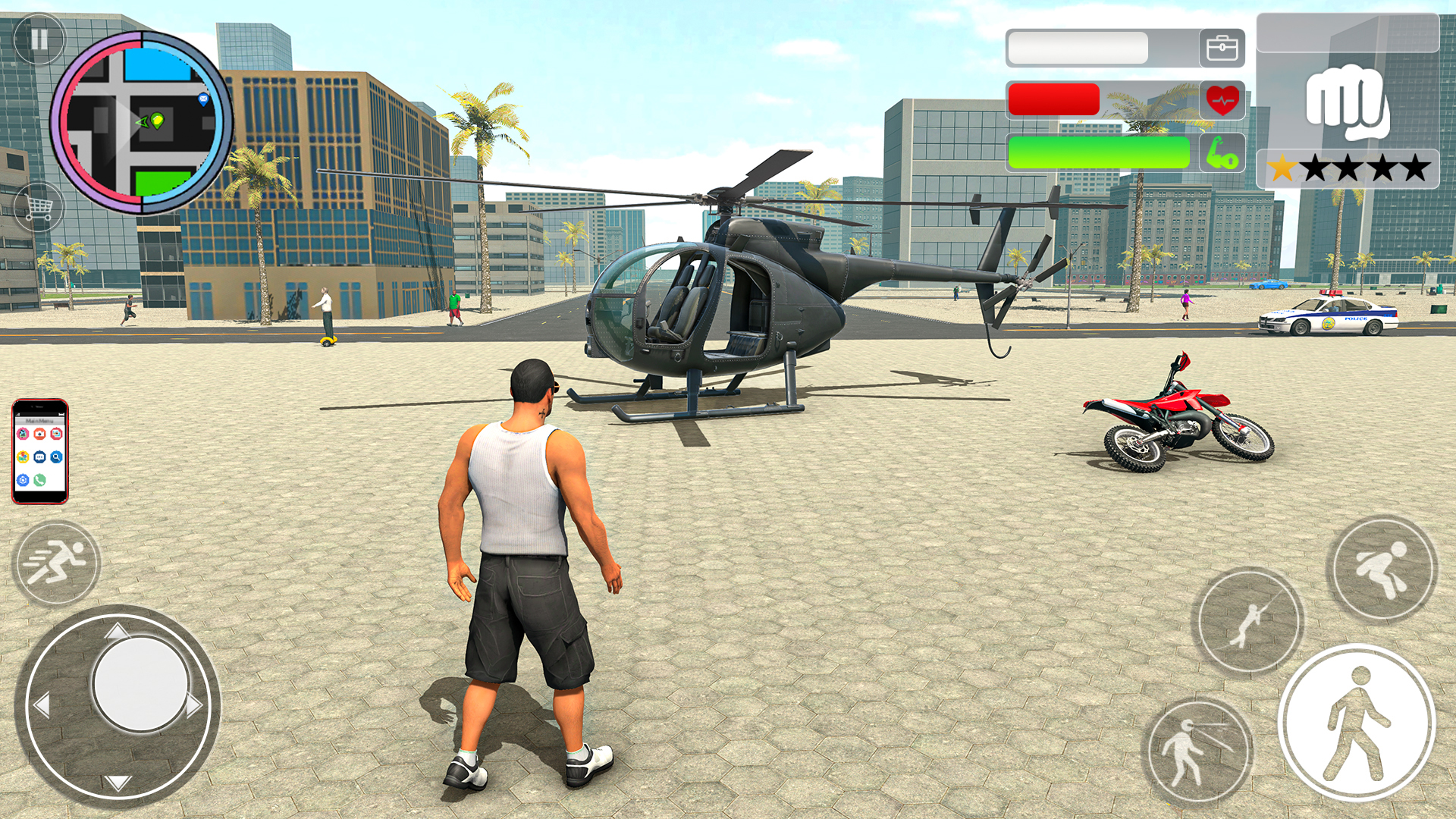Check the green stamina bar
1456x819 pixels.
pyautogui.click(x=1099, y=151)
